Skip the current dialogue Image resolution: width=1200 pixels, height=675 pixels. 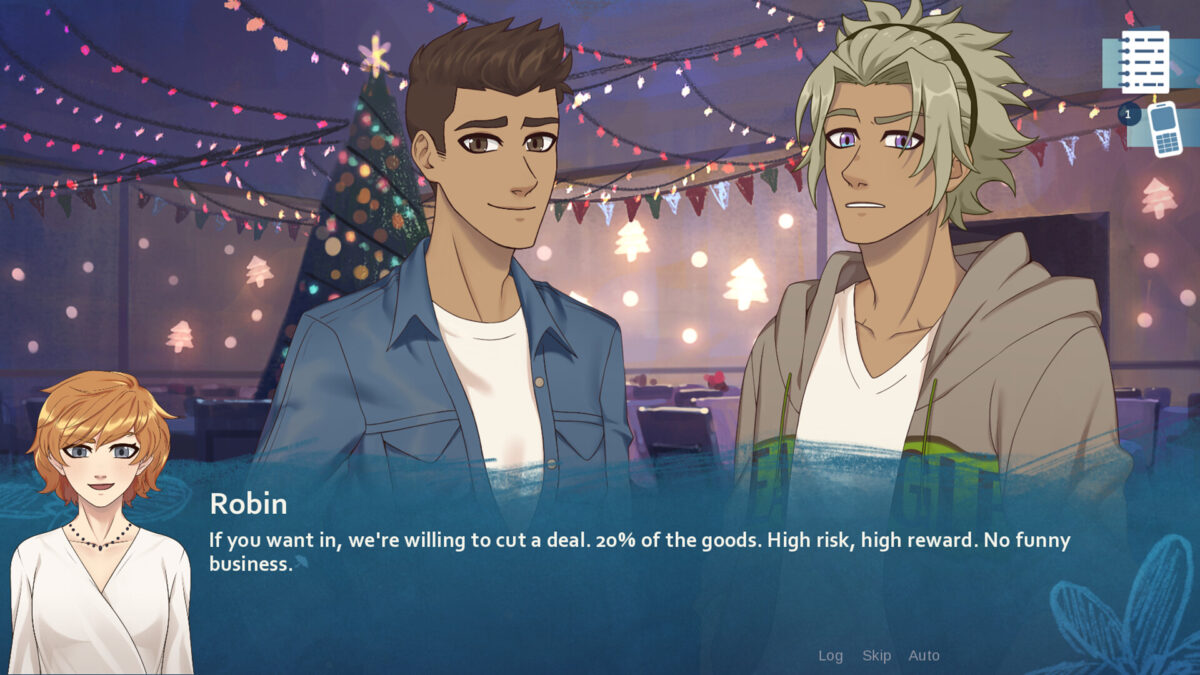876,656
